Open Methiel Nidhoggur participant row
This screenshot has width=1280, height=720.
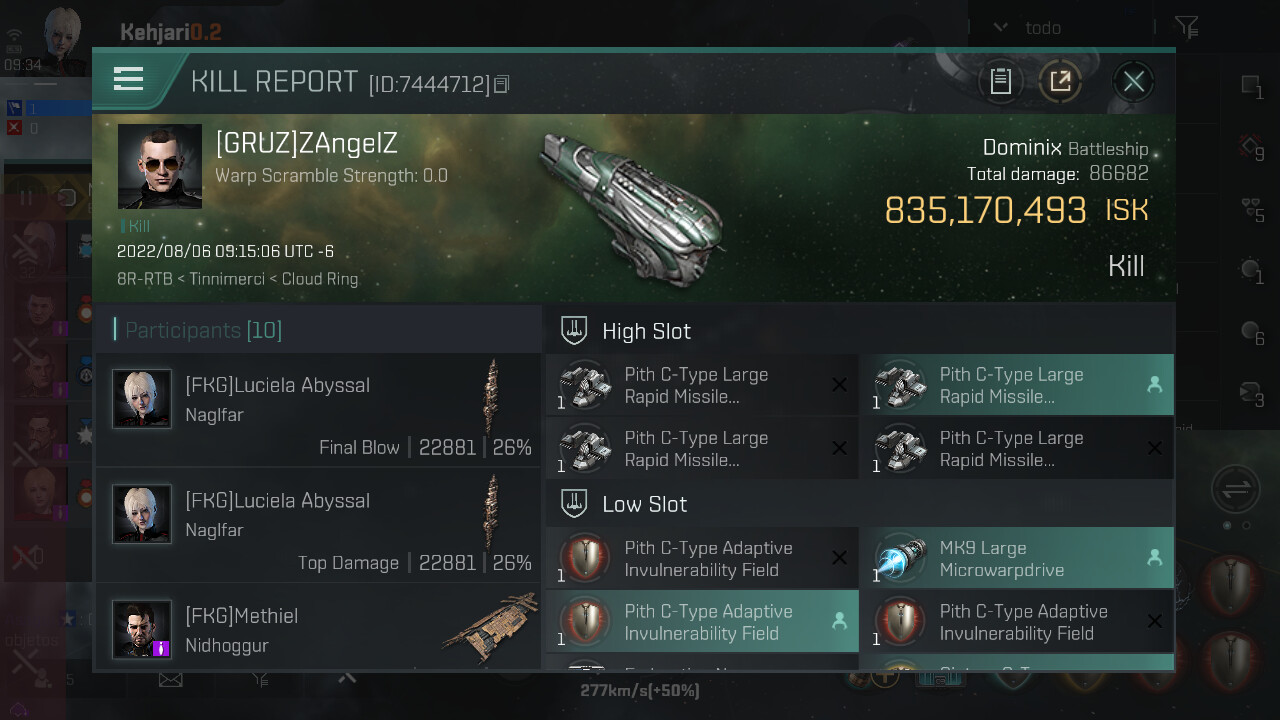click(318, 630)
